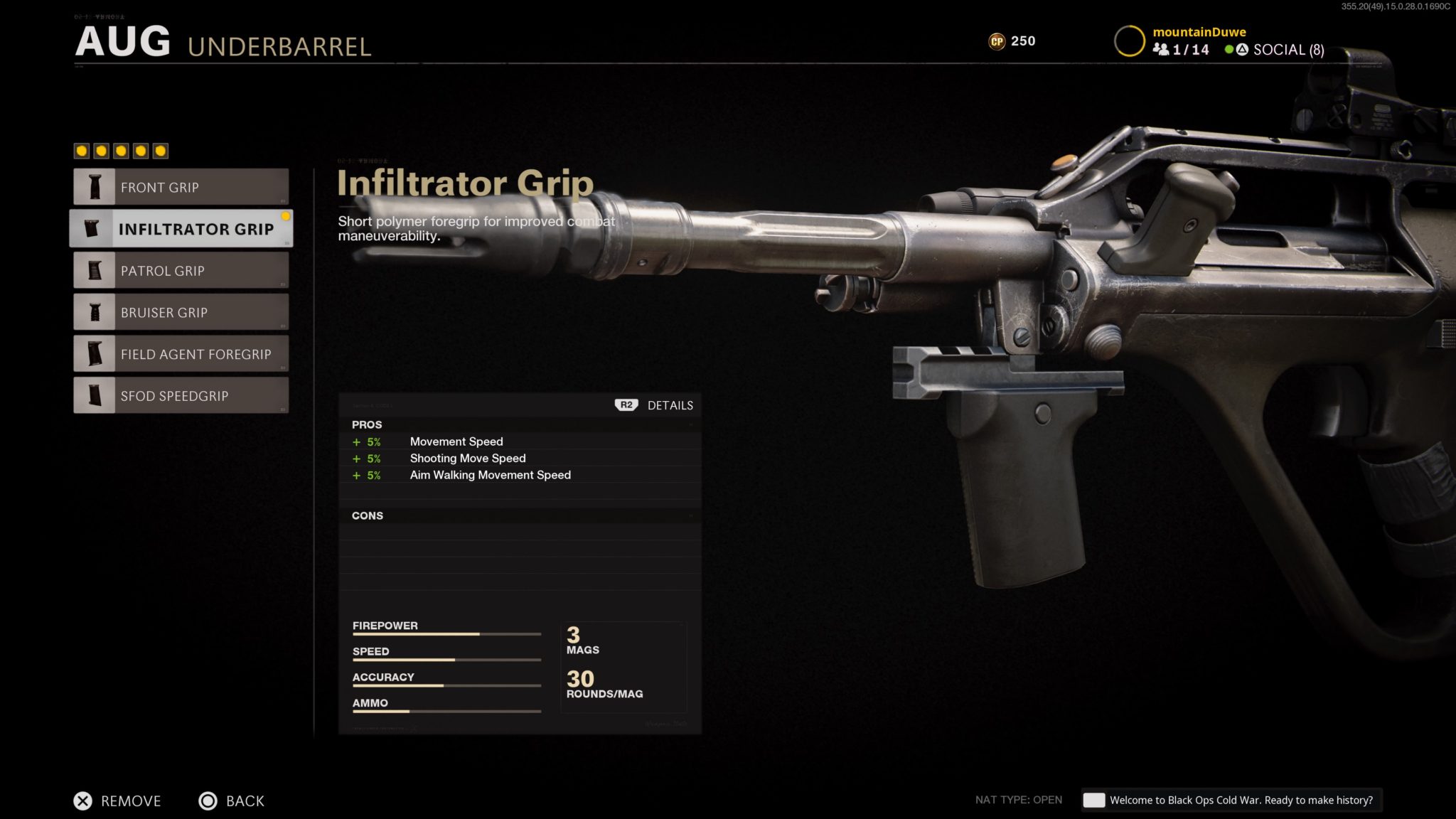The width and height of the screenshot is (1456, 819).
Task: Select the Field Agent Foregrip icon
Action: [95, 353]
